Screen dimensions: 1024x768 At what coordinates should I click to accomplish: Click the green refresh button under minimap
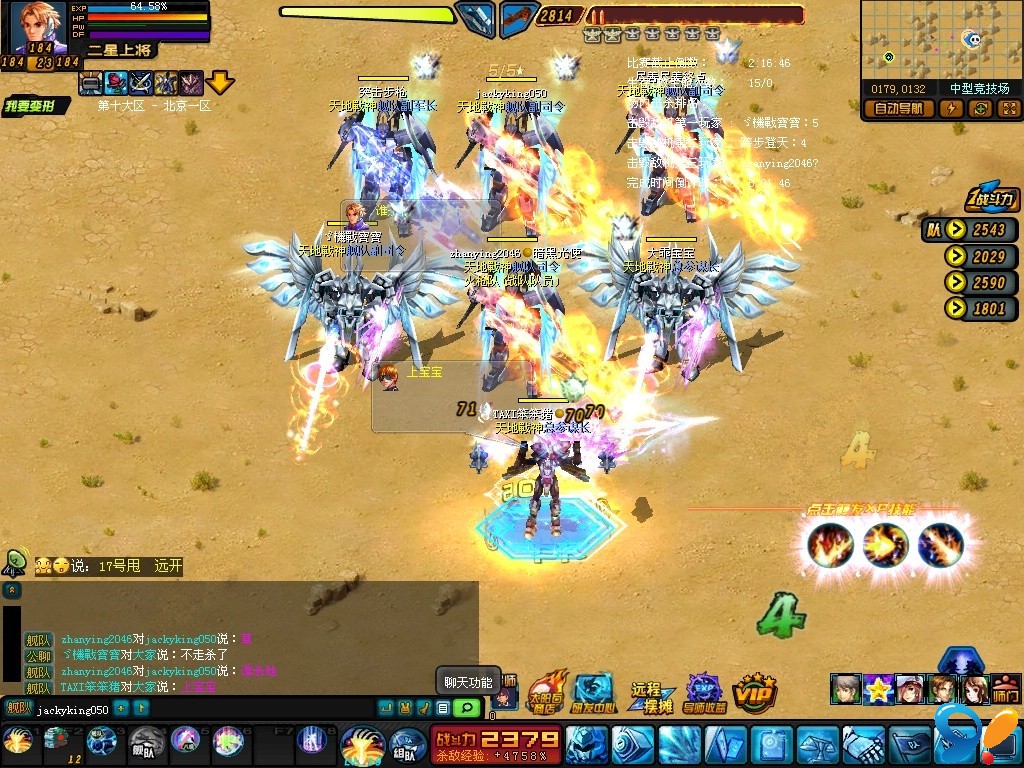point(980,109)
